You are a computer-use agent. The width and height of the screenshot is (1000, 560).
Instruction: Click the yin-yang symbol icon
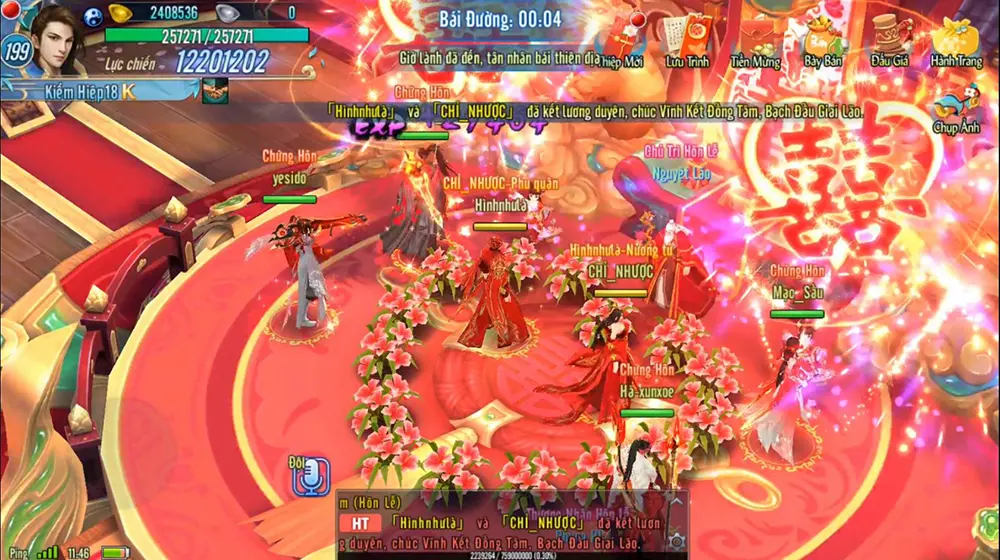(x=95, y=13)
